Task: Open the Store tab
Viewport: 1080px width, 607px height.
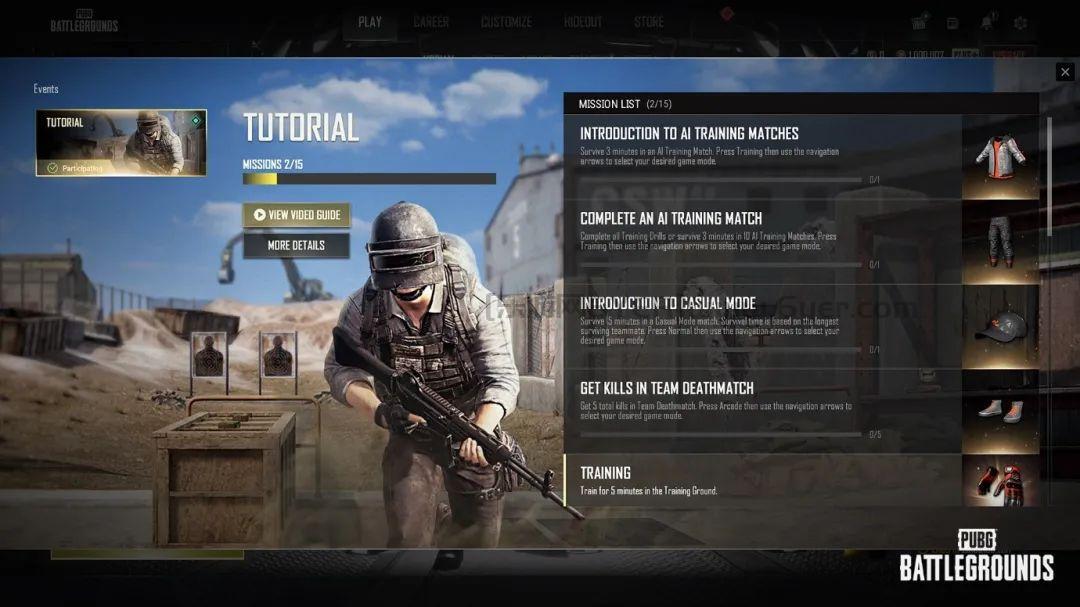Action: click(648, 22)
